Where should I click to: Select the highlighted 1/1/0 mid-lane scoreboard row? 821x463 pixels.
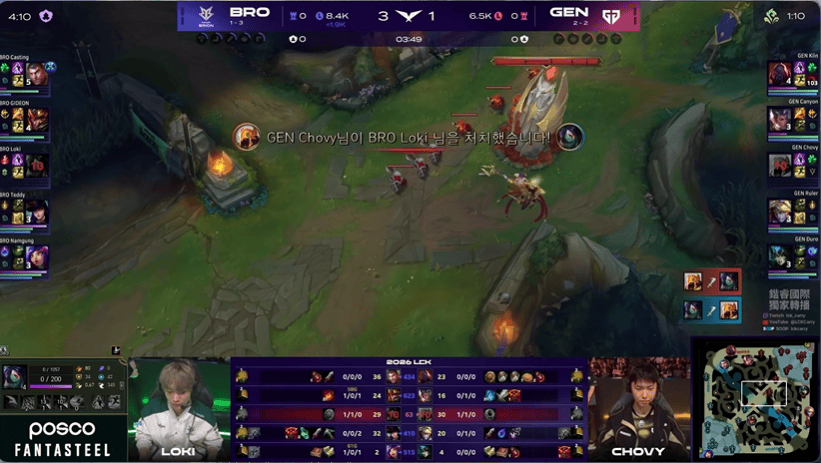(x=410, y=414)
